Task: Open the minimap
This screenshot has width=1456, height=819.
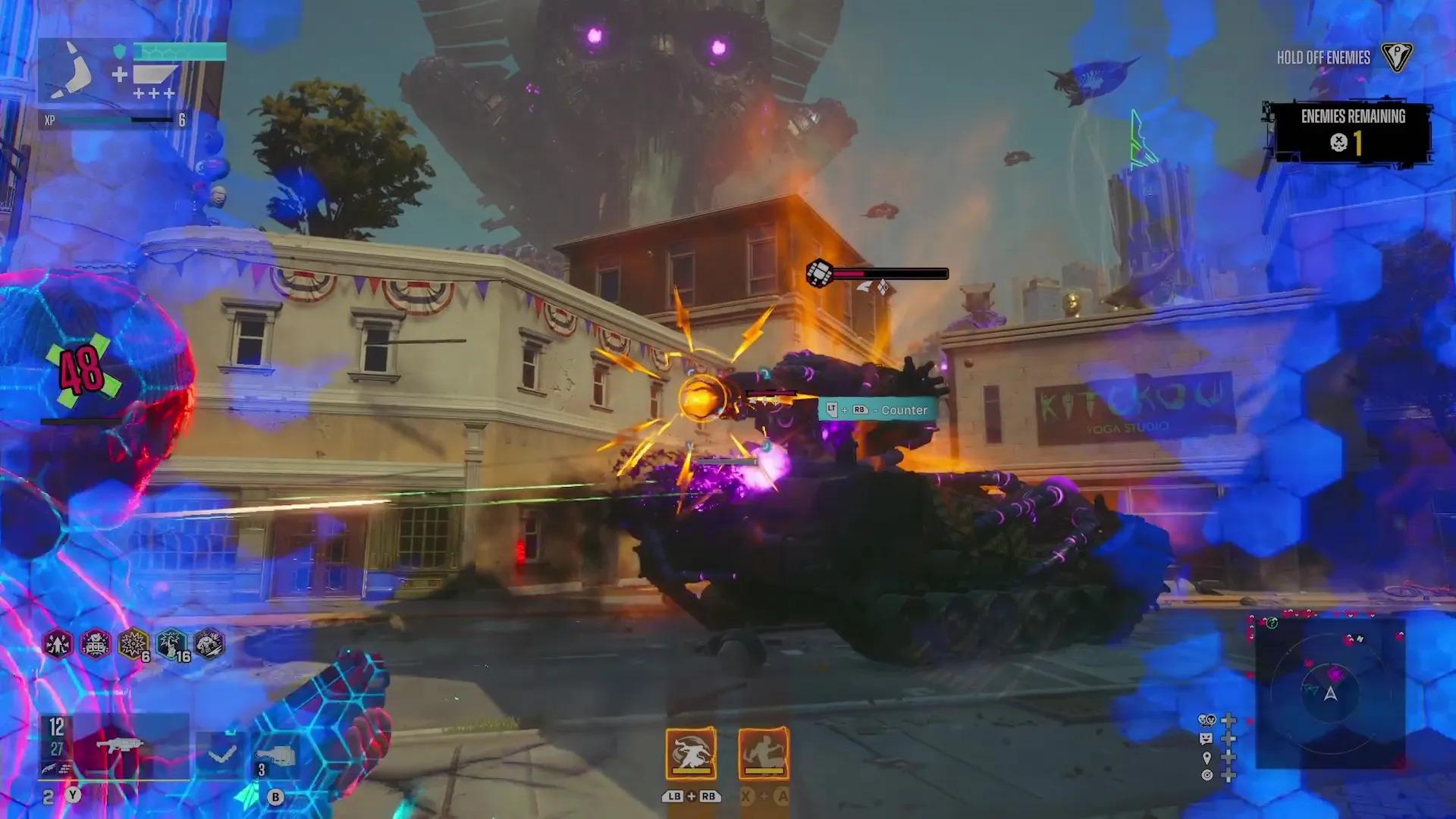Action: (x=1330, y=692)
